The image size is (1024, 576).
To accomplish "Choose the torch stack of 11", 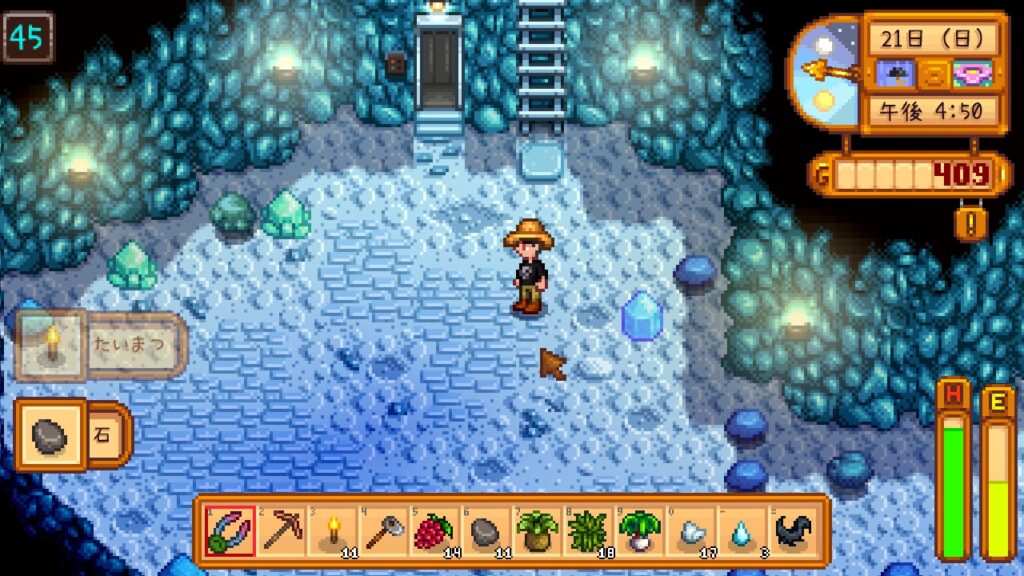I will (x=332, y=531).
